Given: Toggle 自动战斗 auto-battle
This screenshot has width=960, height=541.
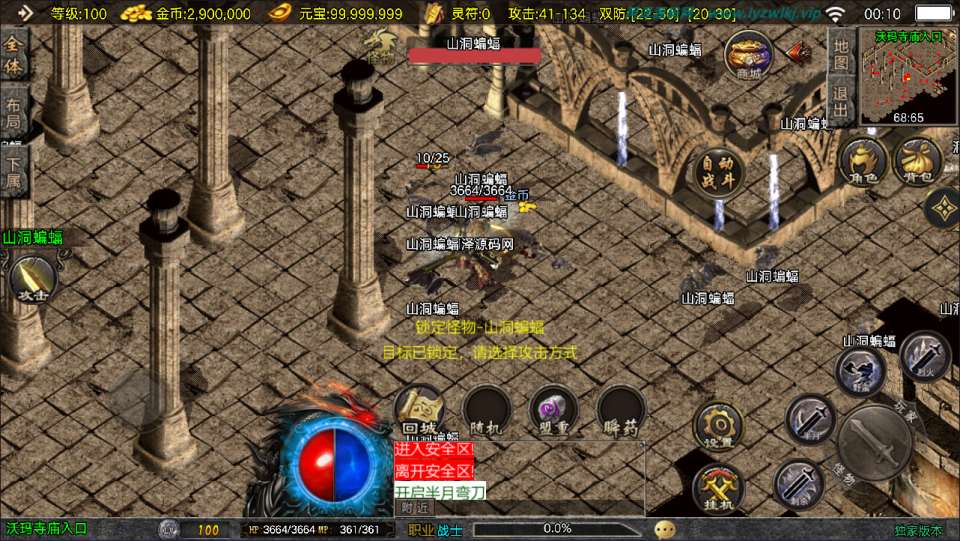Looking at the screenshot, I should click(x=718, y=170).
